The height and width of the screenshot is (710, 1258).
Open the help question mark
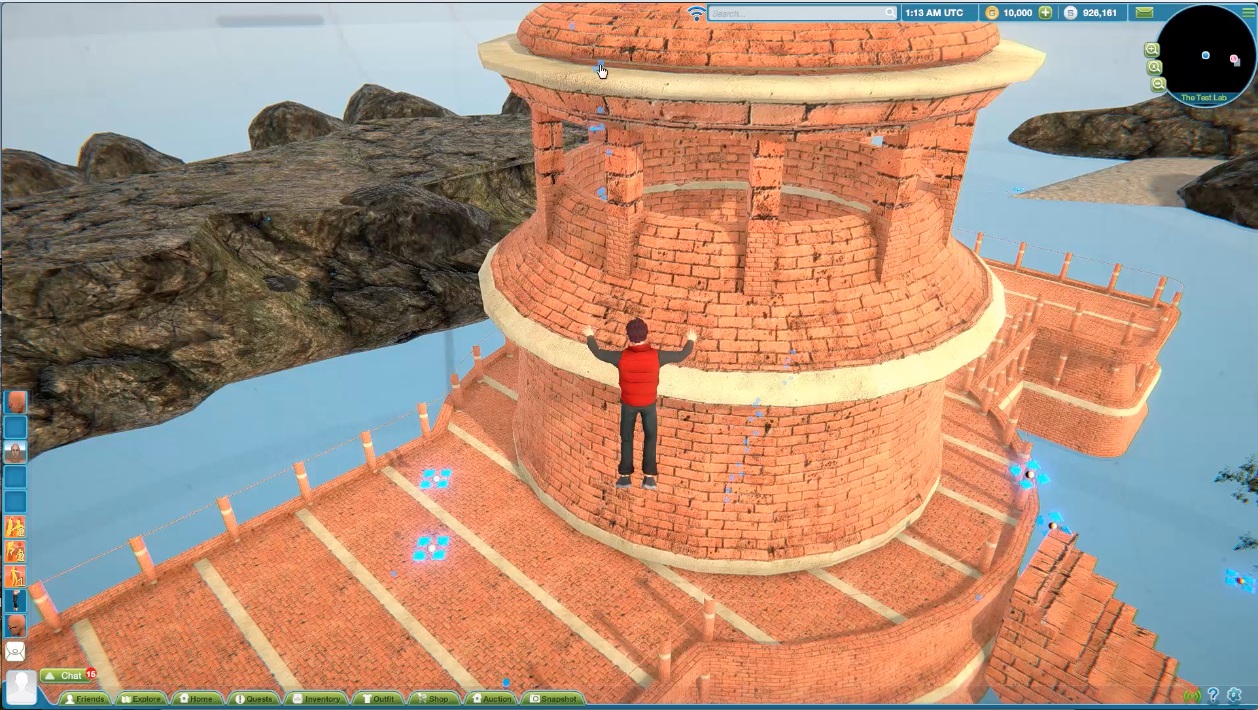point(1213,695)
